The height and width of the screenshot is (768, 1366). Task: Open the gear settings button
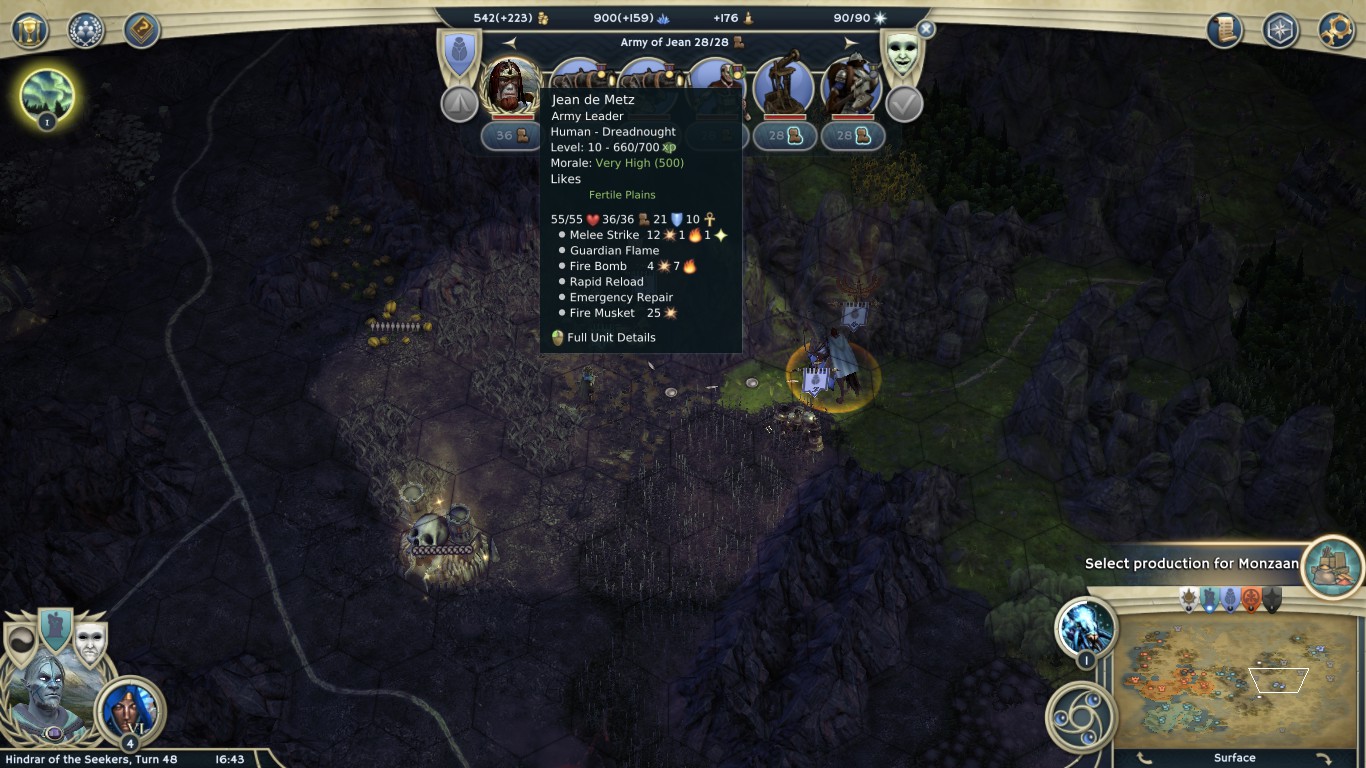[x=1336, y=30]
